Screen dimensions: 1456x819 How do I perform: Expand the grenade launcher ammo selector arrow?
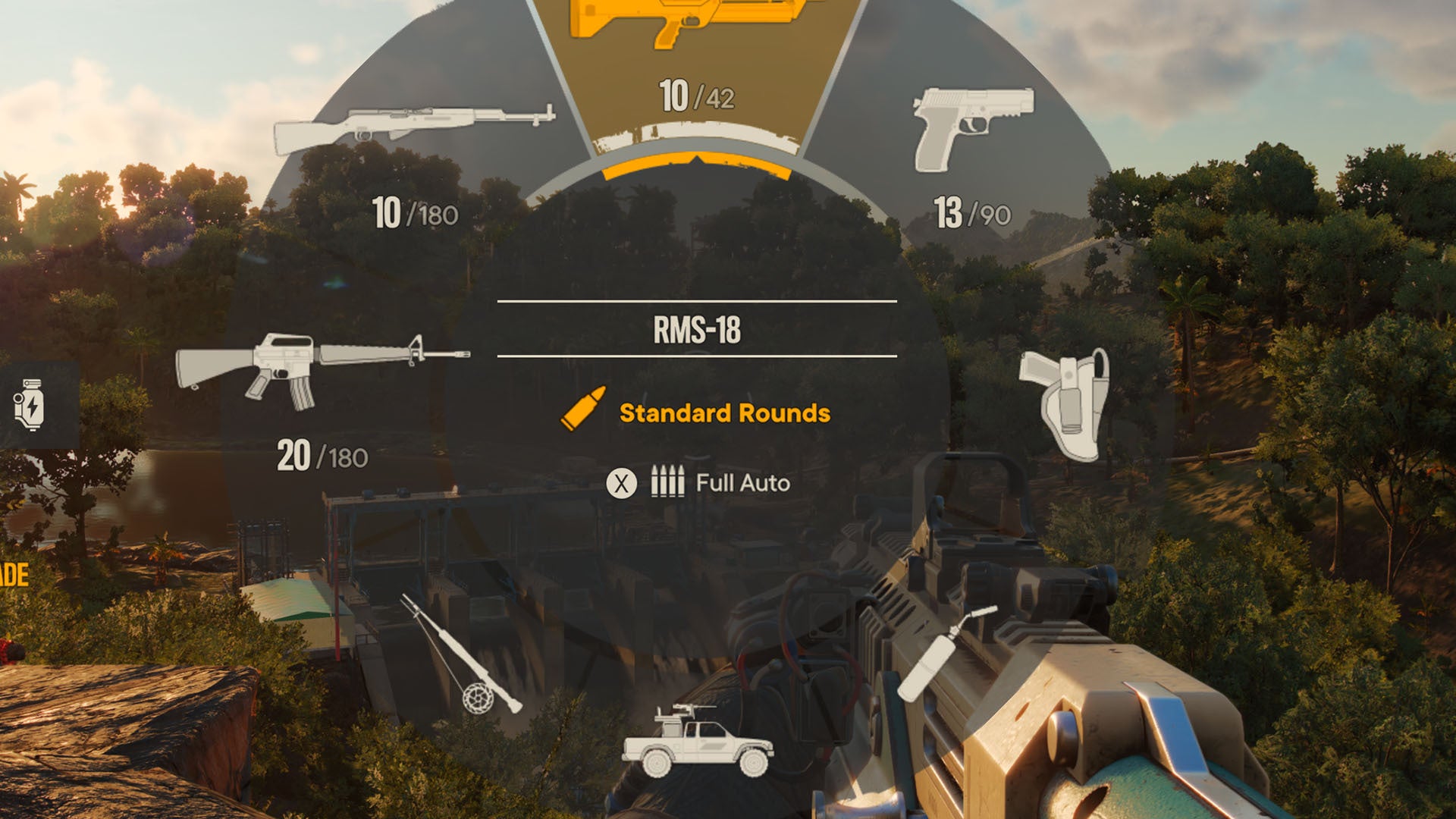coord(695,161)
